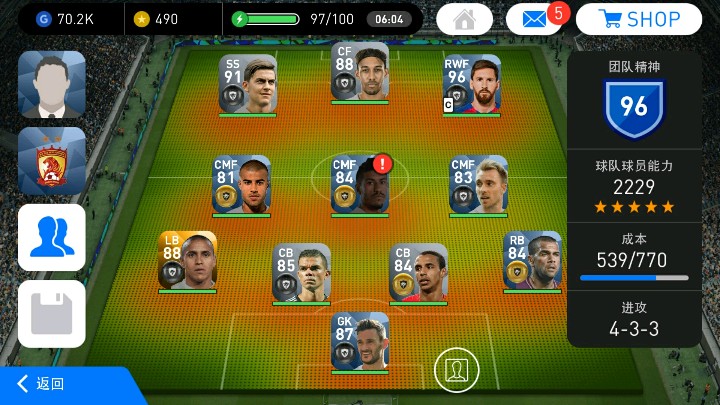Select the squad members icon
The width and height of the screenshot is (720, 405).
52,237
